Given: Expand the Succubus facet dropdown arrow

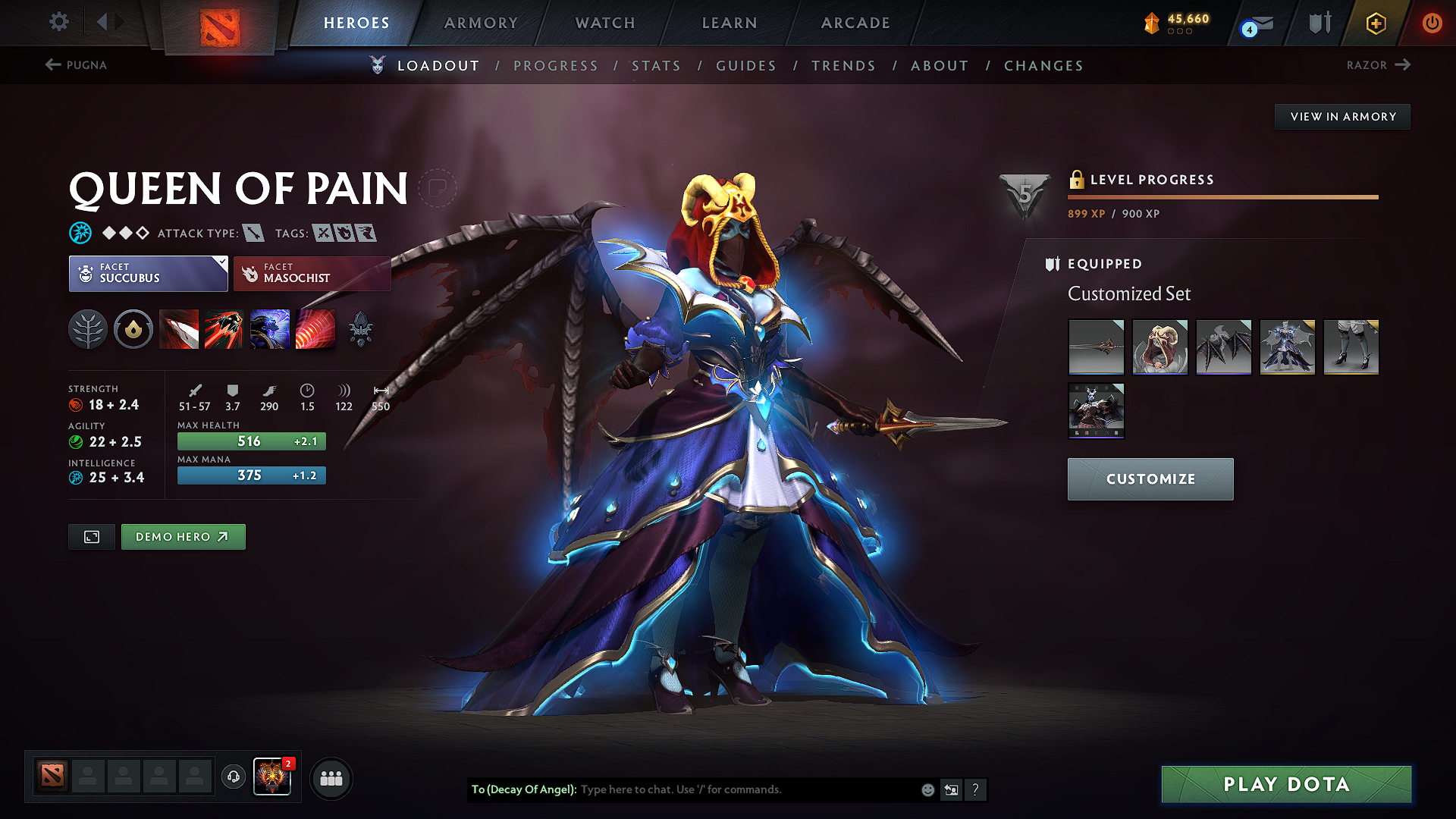Looking at the screenshot, I should [x=221, y=263].
